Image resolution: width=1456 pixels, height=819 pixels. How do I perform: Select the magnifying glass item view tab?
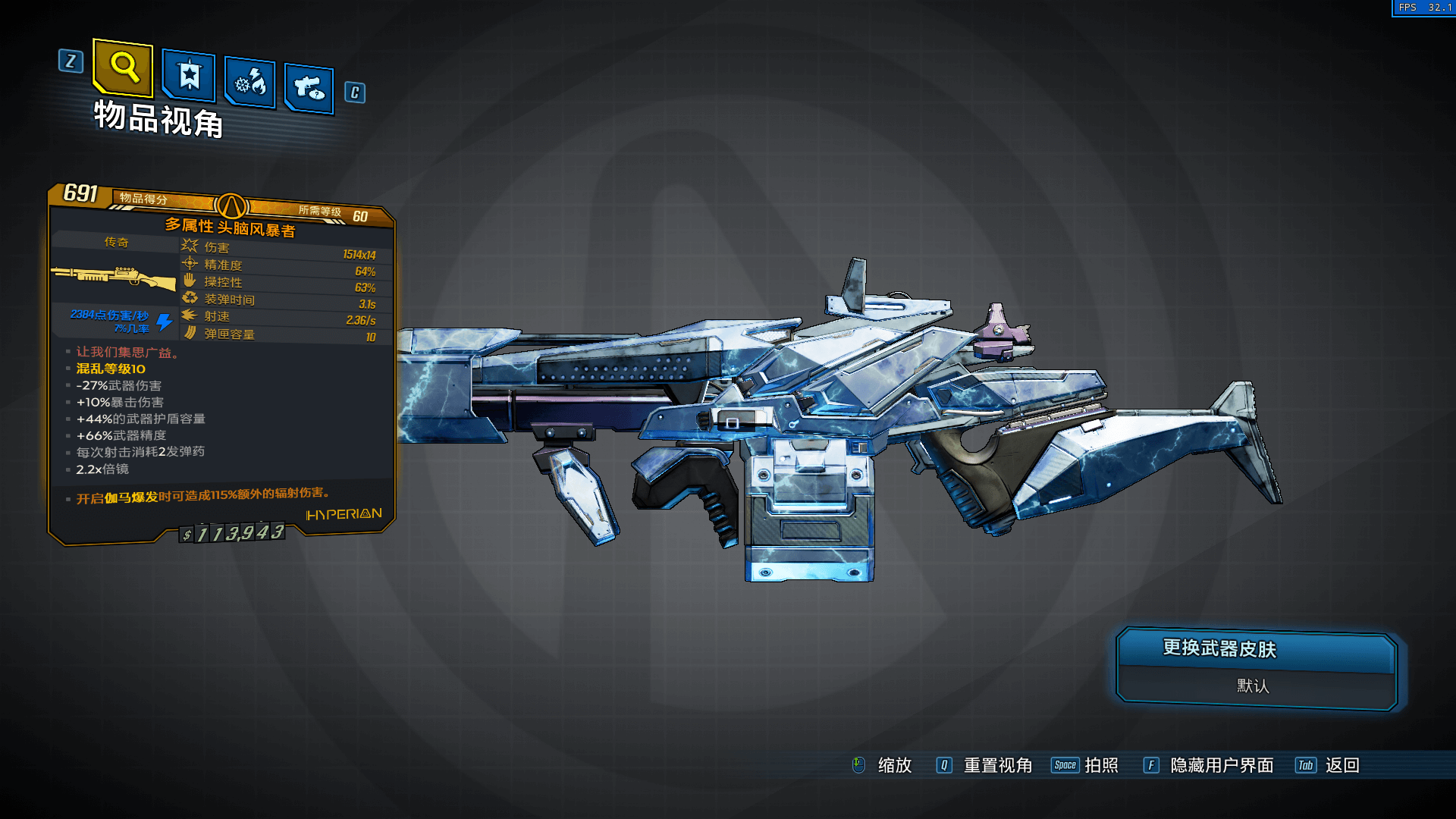click(x=124, y=67)
